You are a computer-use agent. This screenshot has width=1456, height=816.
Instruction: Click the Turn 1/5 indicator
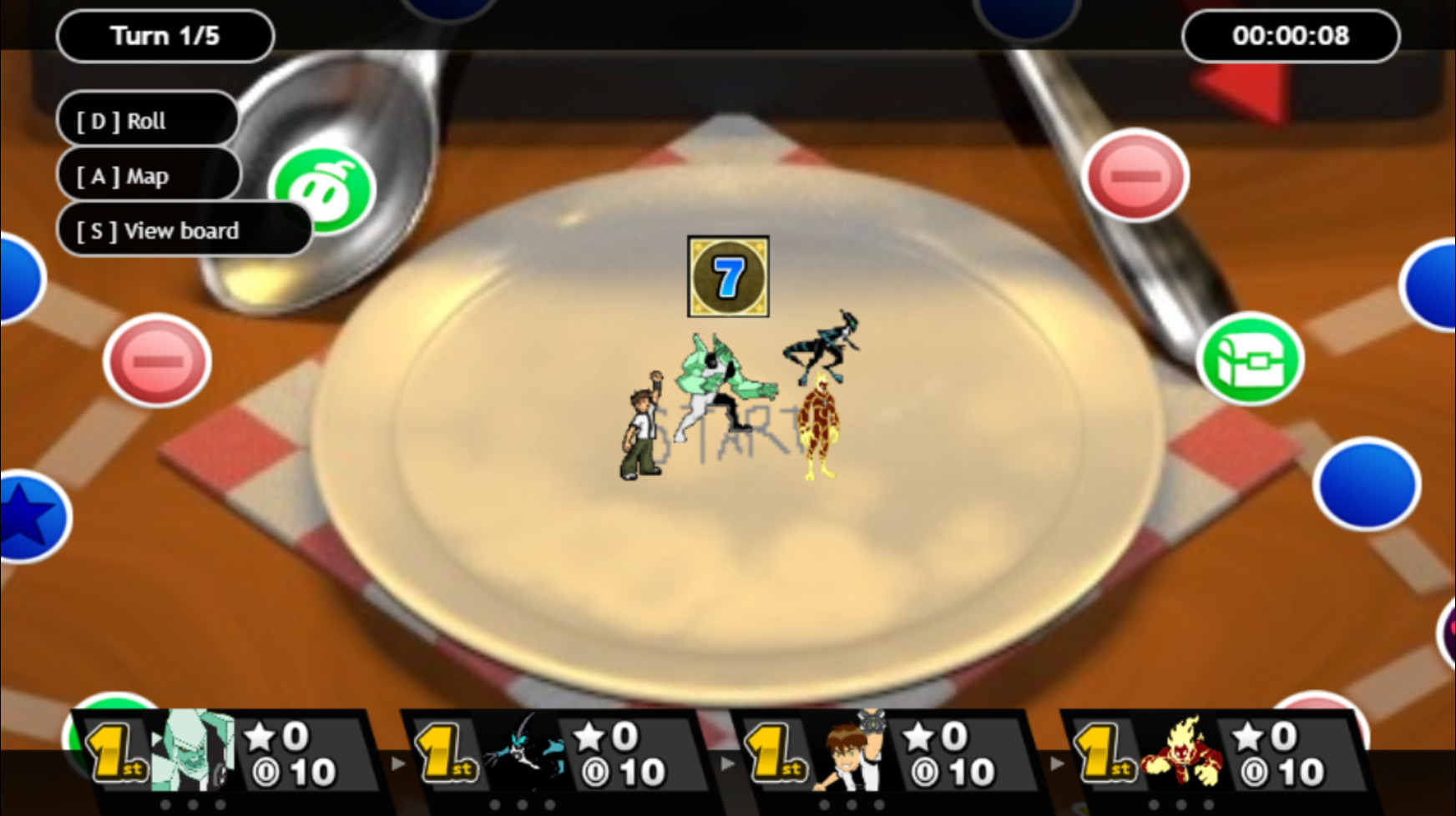(x=164, y=35)
